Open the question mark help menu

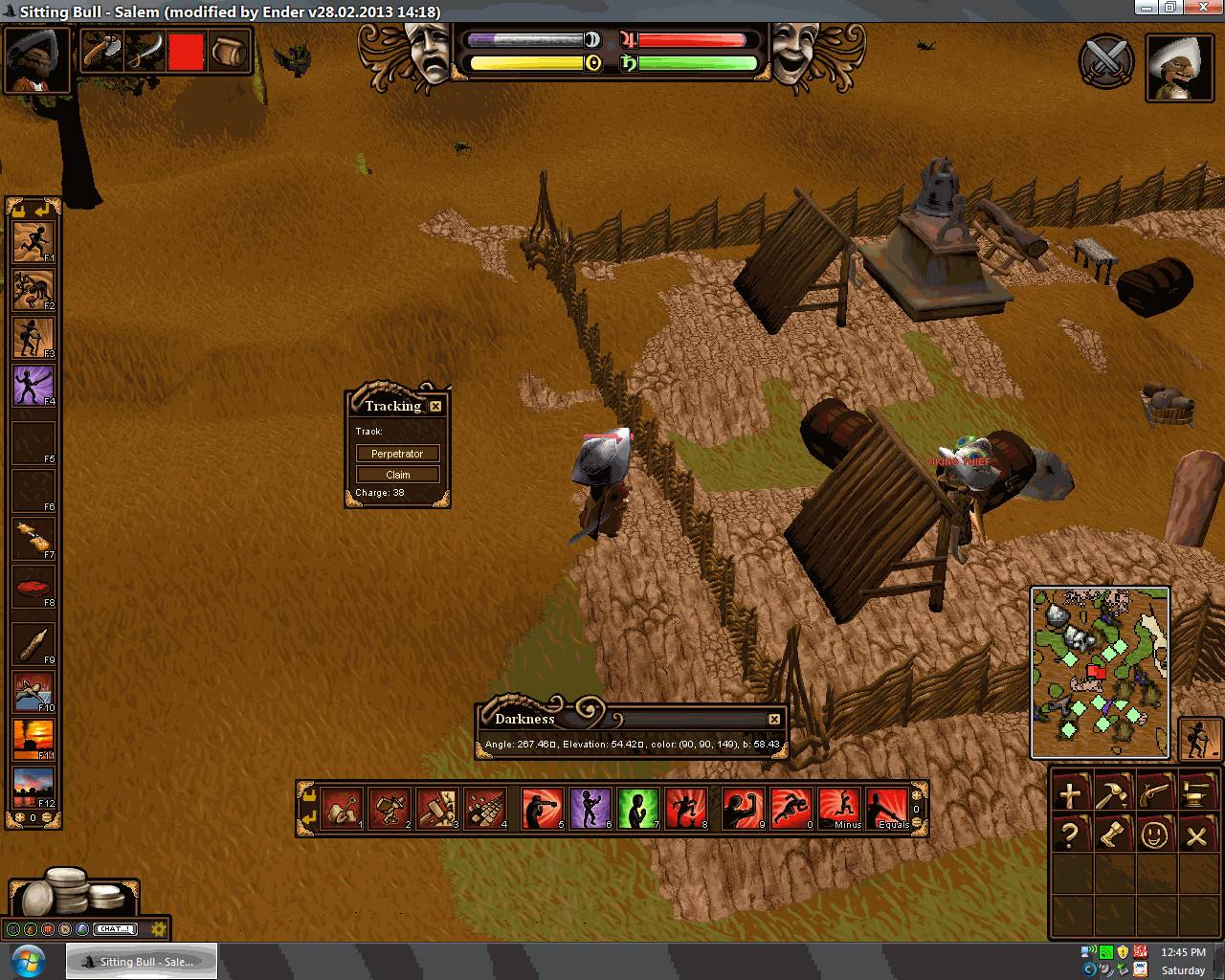click(1070, 835)
